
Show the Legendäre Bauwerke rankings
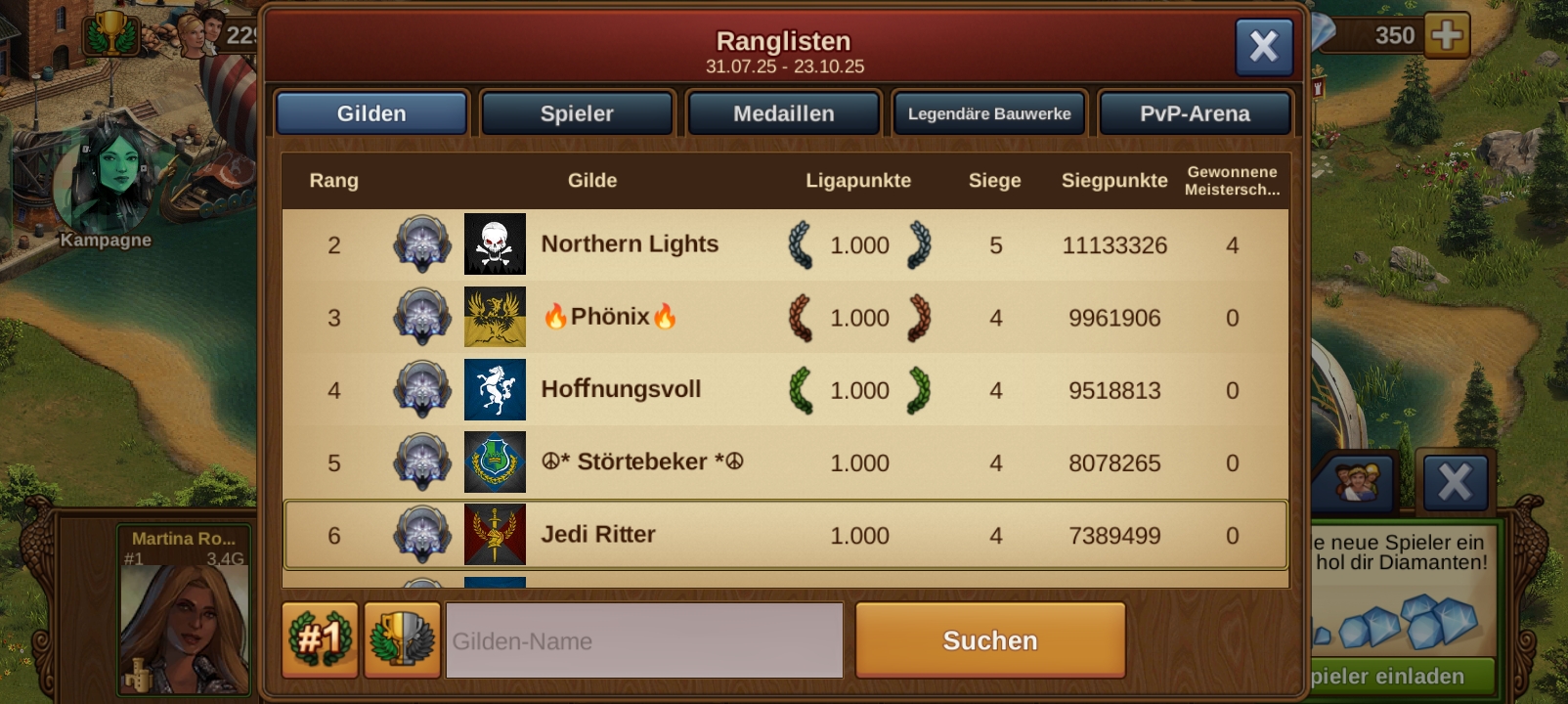989,113
